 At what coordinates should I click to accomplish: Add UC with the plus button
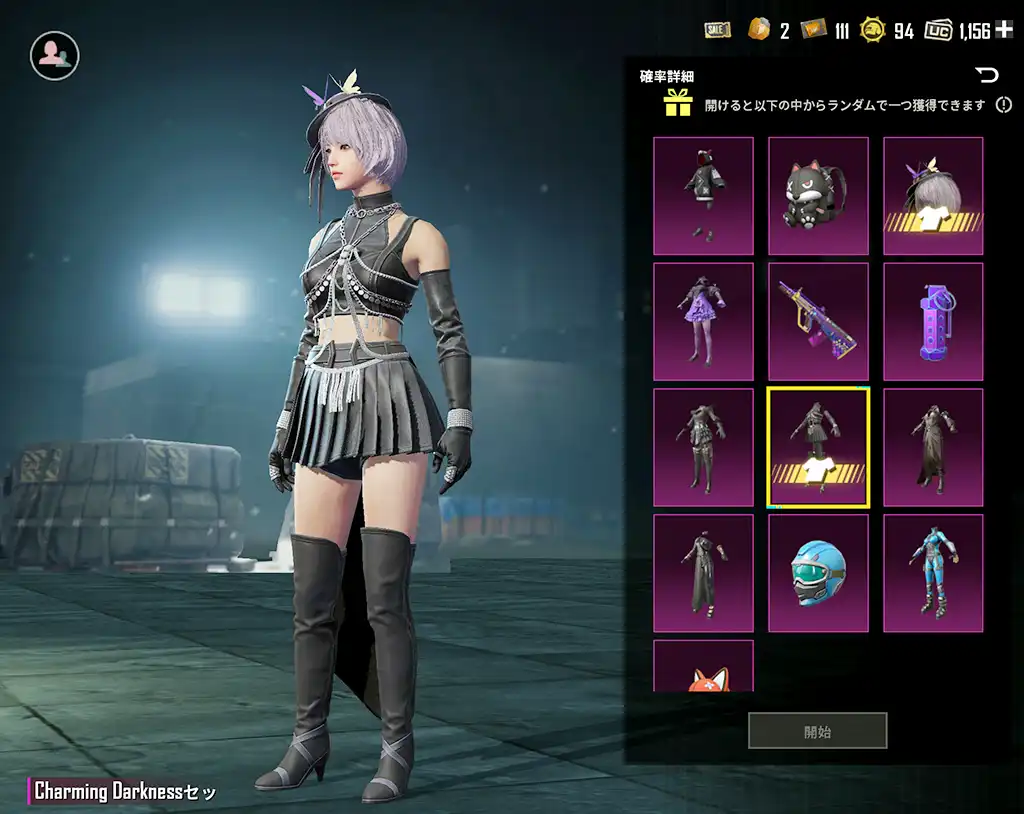1005,31
